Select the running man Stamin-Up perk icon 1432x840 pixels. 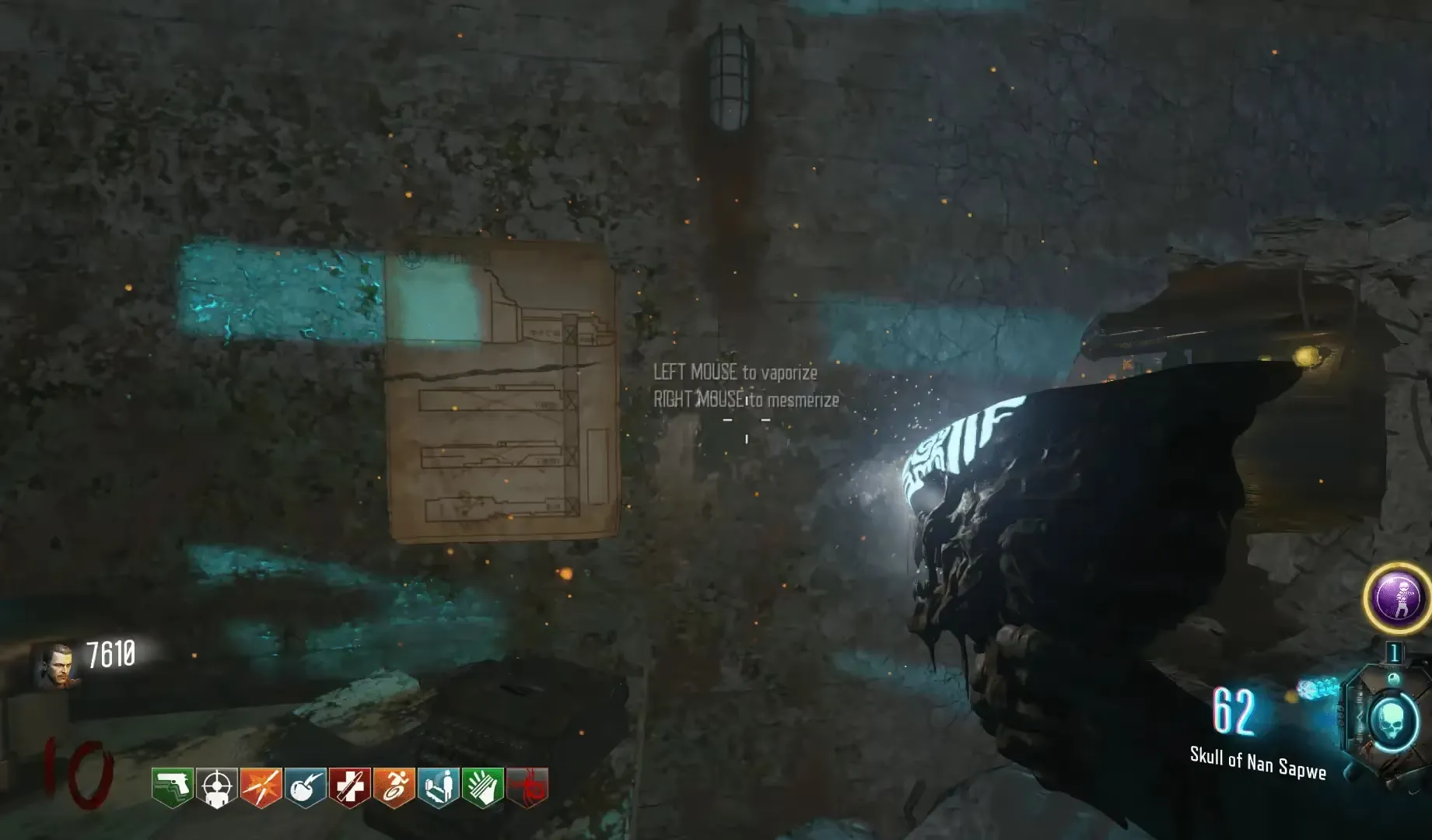394,788
